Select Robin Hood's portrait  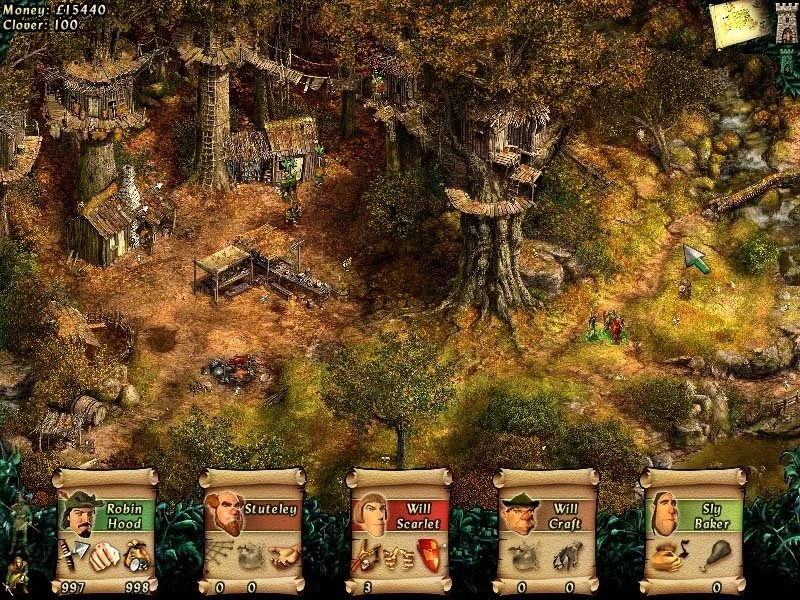[x=78, y=515]
